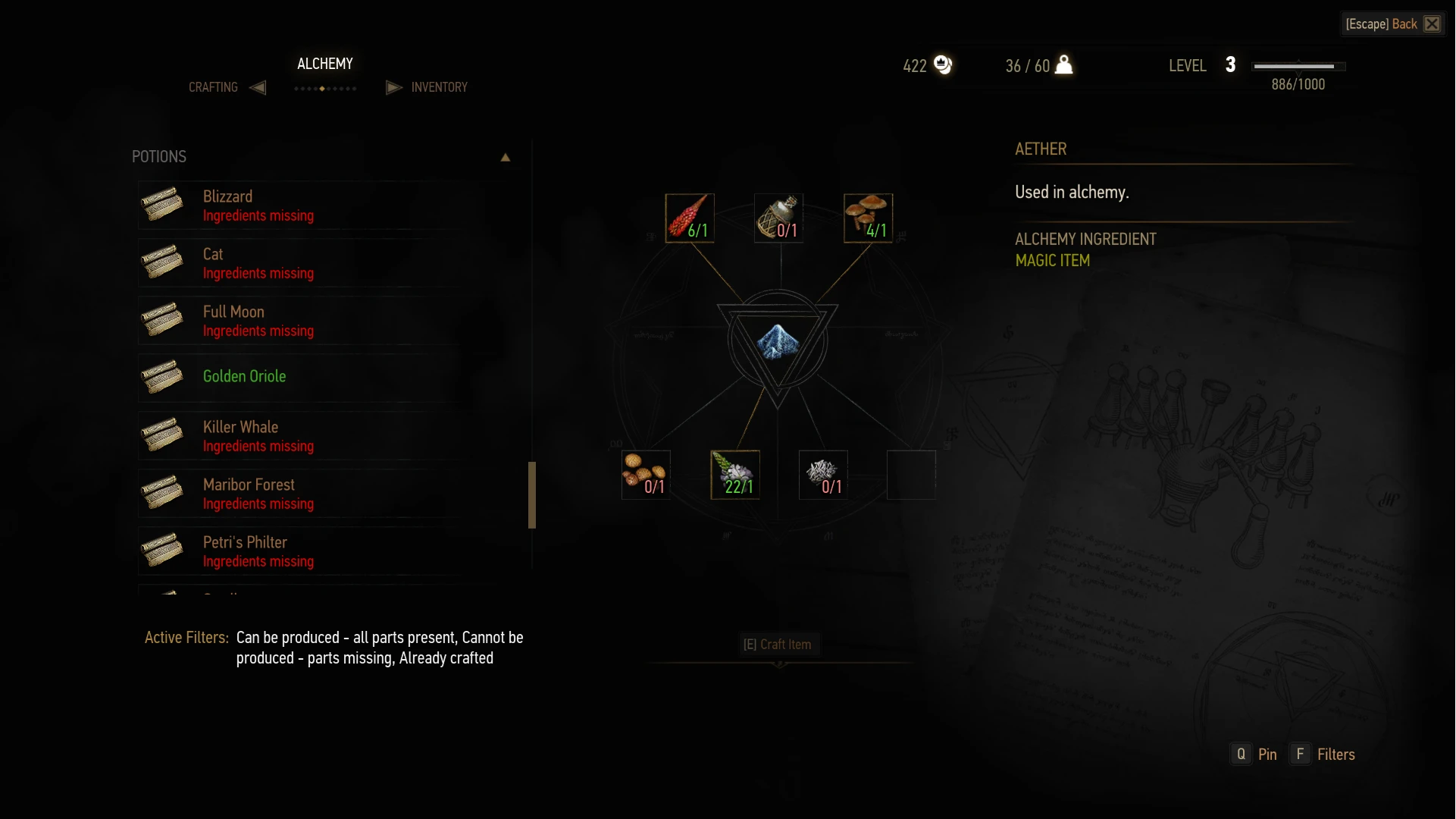Click the red plant ingredient slot

coord(689,218)
